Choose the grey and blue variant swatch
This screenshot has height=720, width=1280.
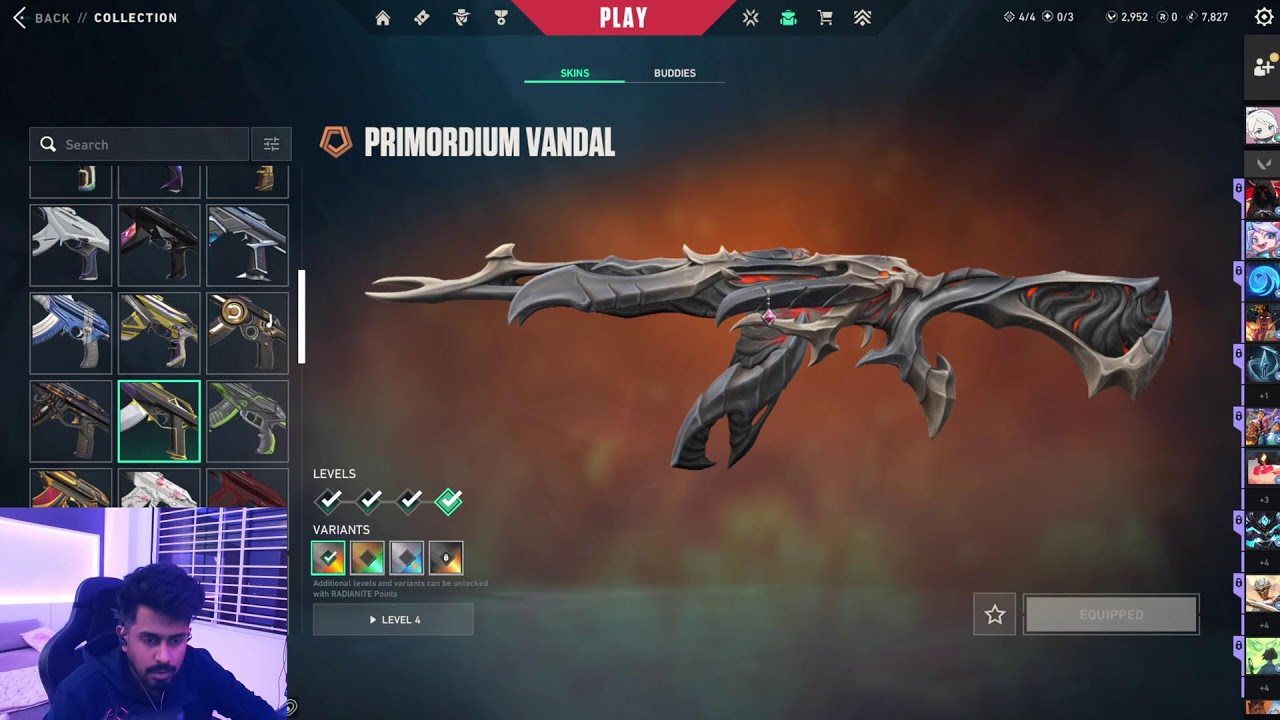coord(407,558)
